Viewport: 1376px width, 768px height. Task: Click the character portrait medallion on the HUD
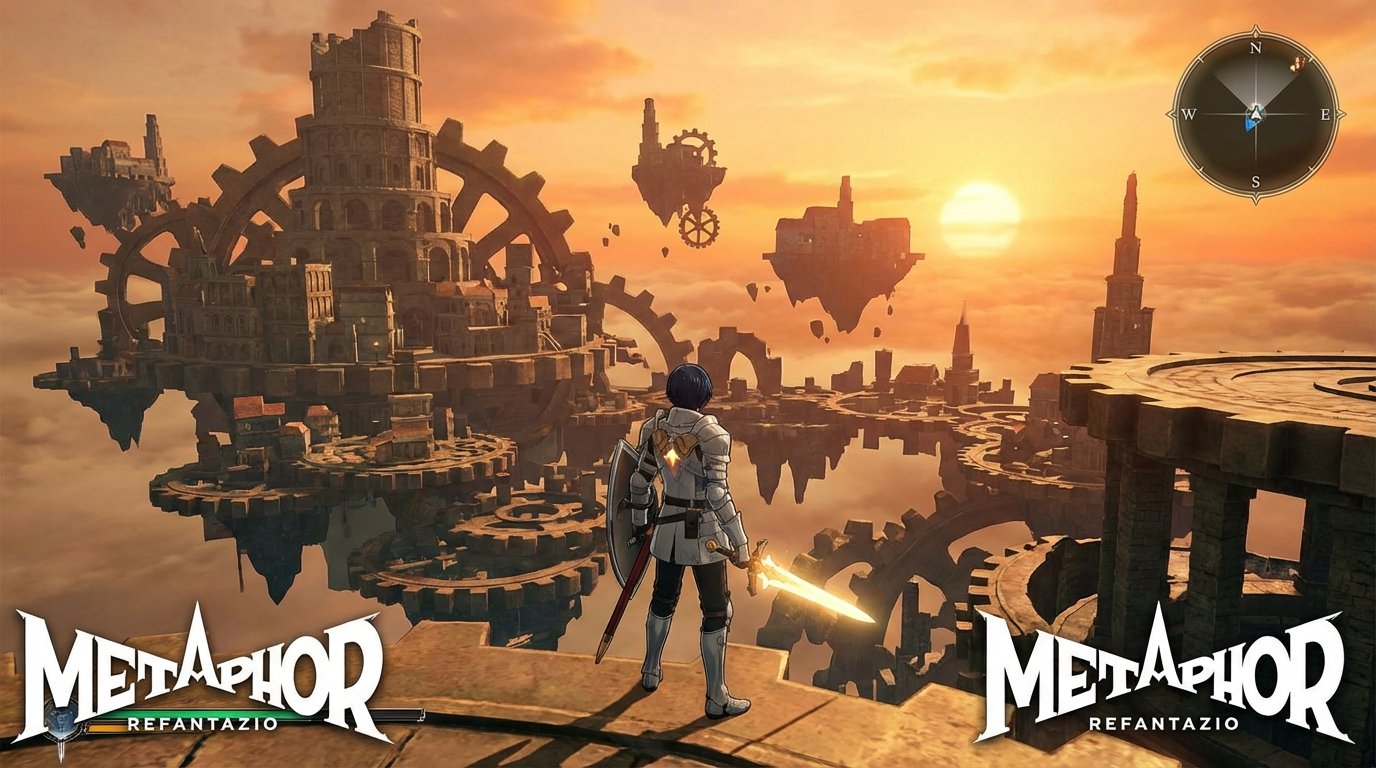(x=60, y=720)
